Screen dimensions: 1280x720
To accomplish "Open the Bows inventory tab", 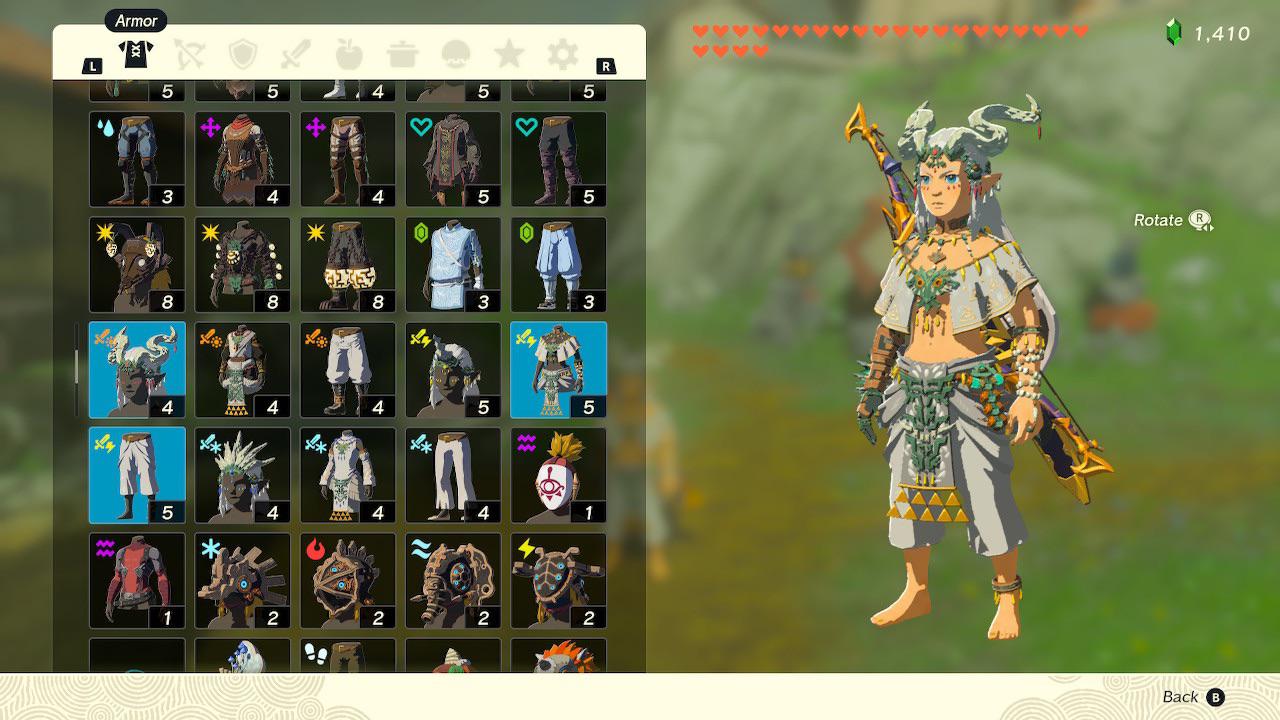I will [190, 55].
